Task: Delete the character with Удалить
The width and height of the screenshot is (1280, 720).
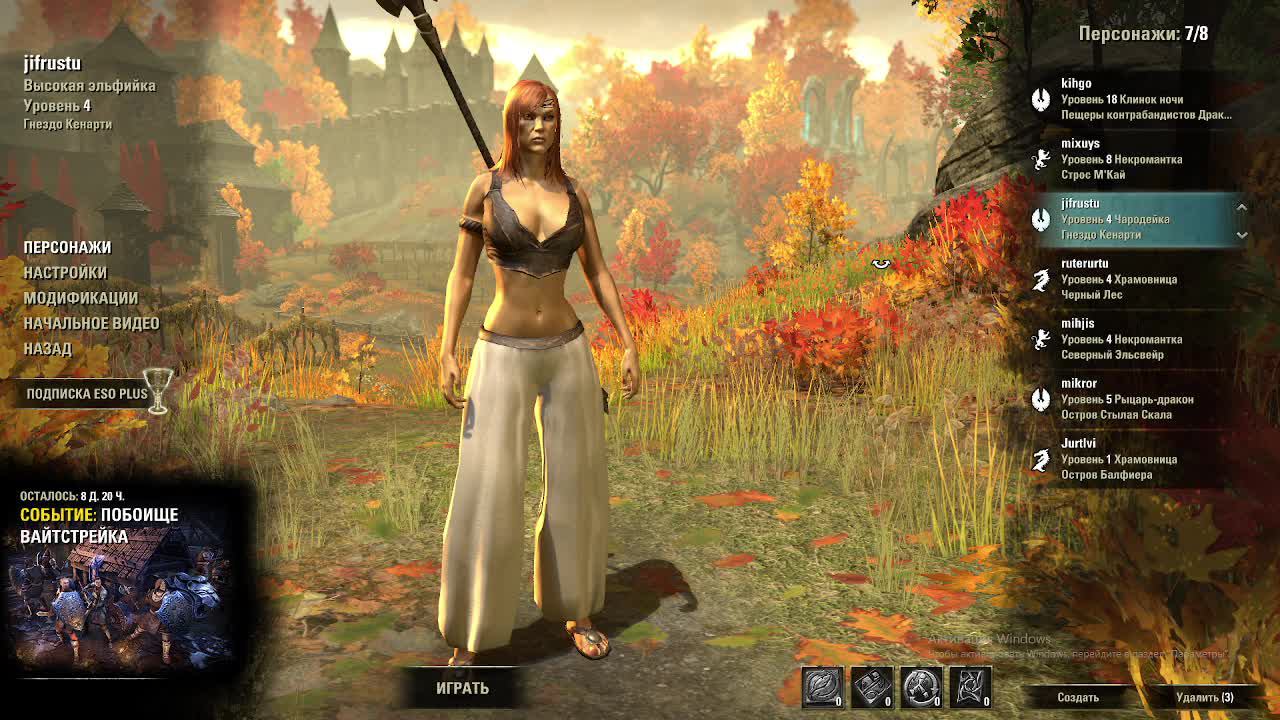Action: tap(1204, 697)
